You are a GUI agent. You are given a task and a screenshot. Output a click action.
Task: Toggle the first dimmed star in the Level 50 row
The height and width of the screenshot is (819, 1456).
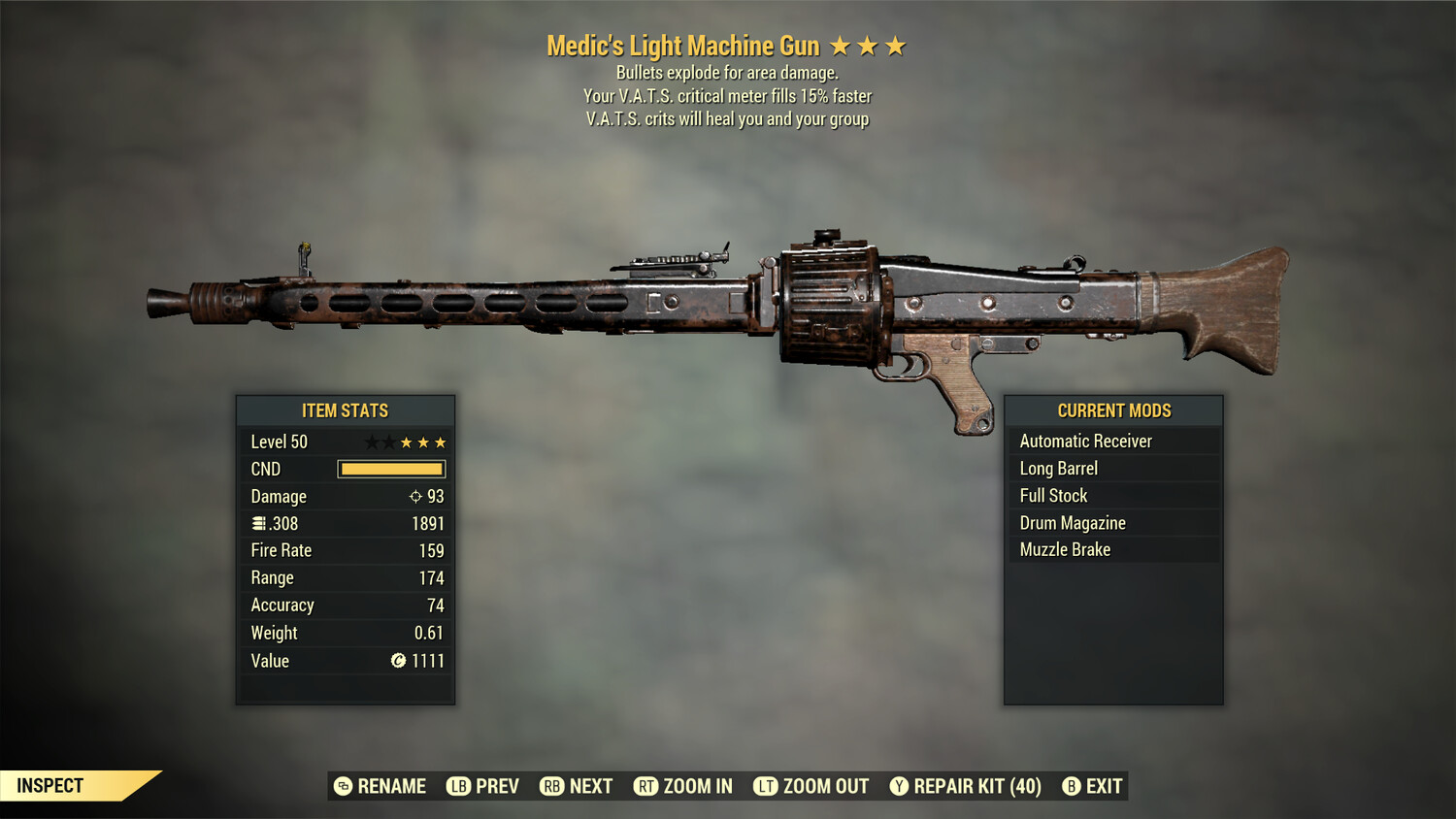click(370, 442)
